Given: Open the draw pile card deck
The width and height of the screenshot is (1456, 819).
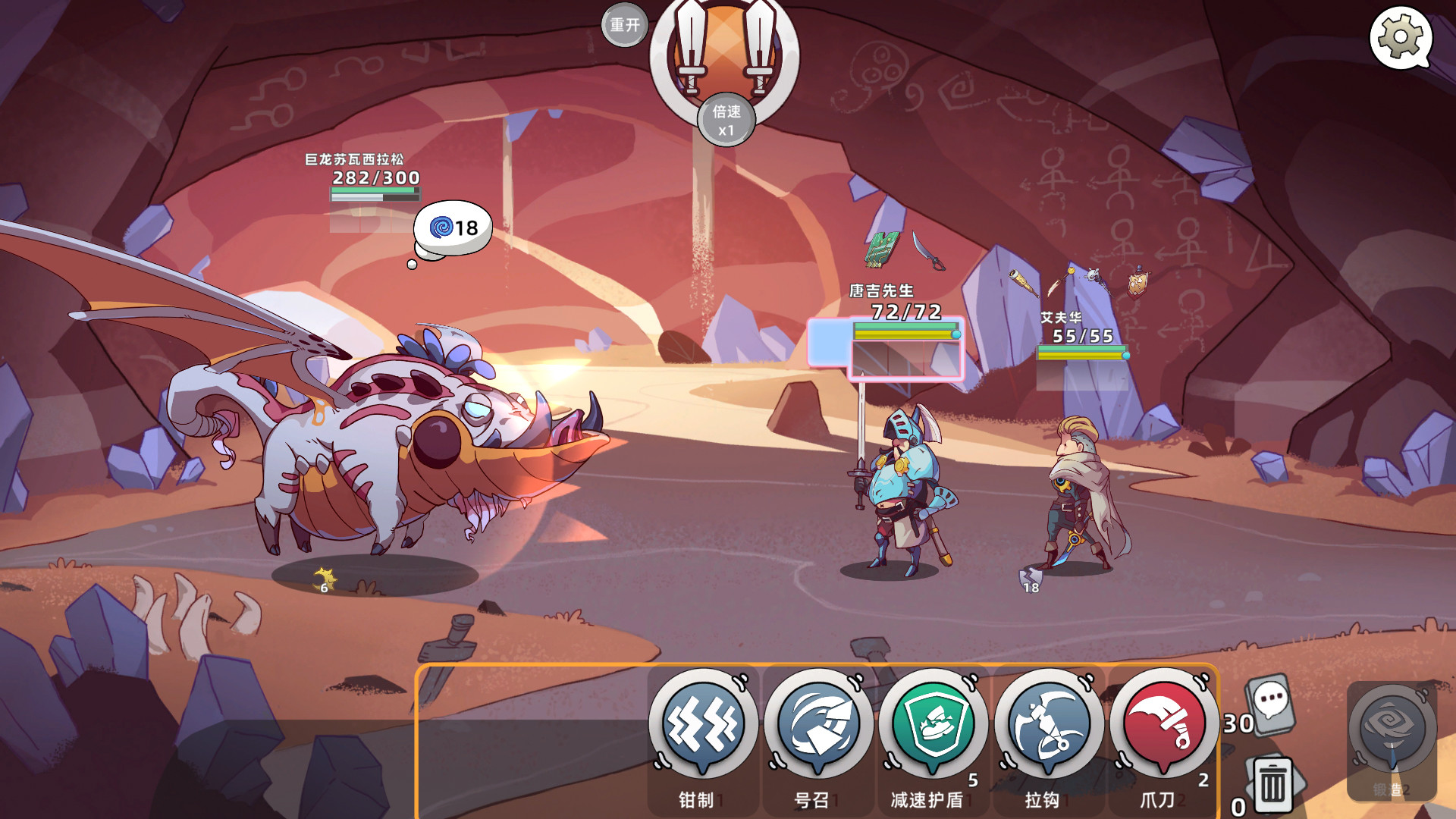Looking at the screenshot, I should [x=1272, y=704].
